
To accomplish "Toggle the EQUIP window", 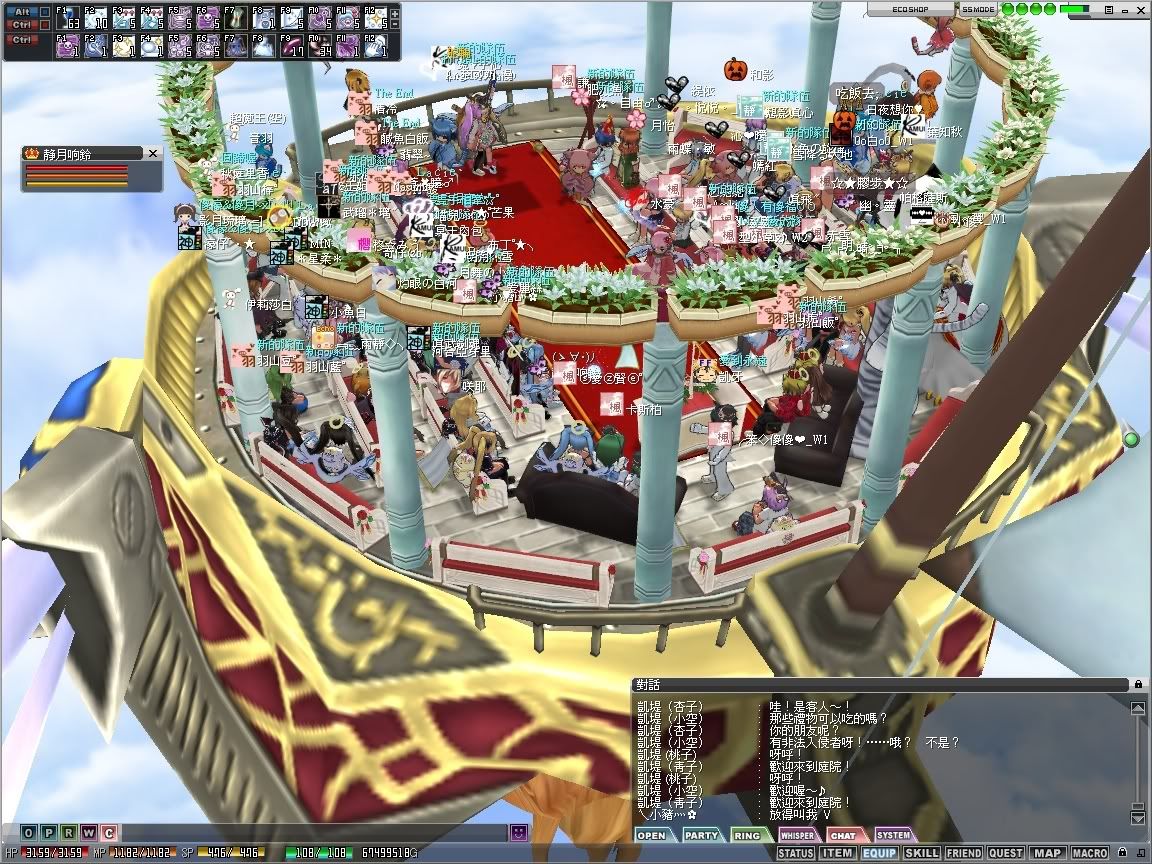I will tap(879, 853).
